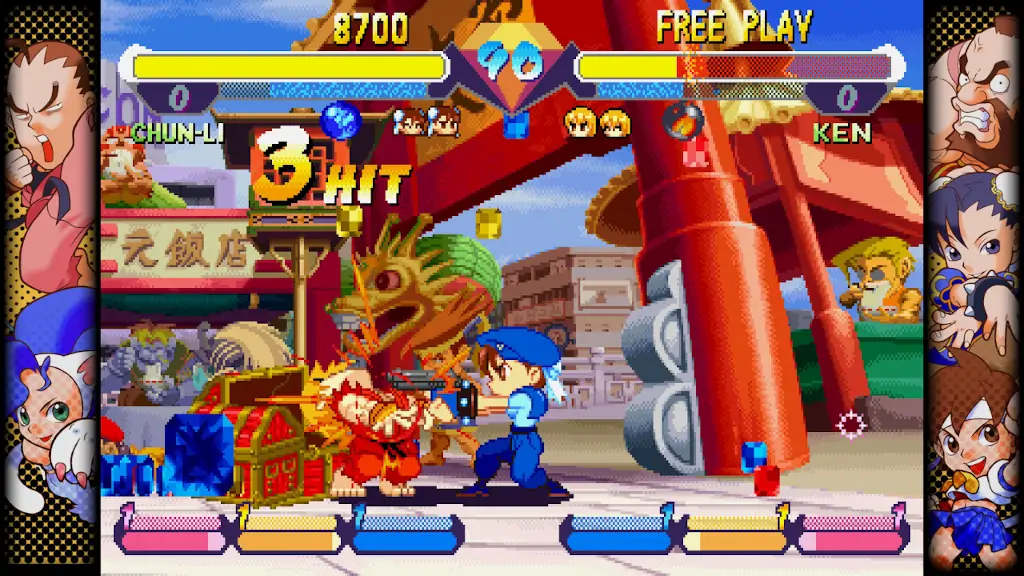Select Chun-Li's blue orb item icon
Screen dimensions: 1024x576
[x=341, y=121]
